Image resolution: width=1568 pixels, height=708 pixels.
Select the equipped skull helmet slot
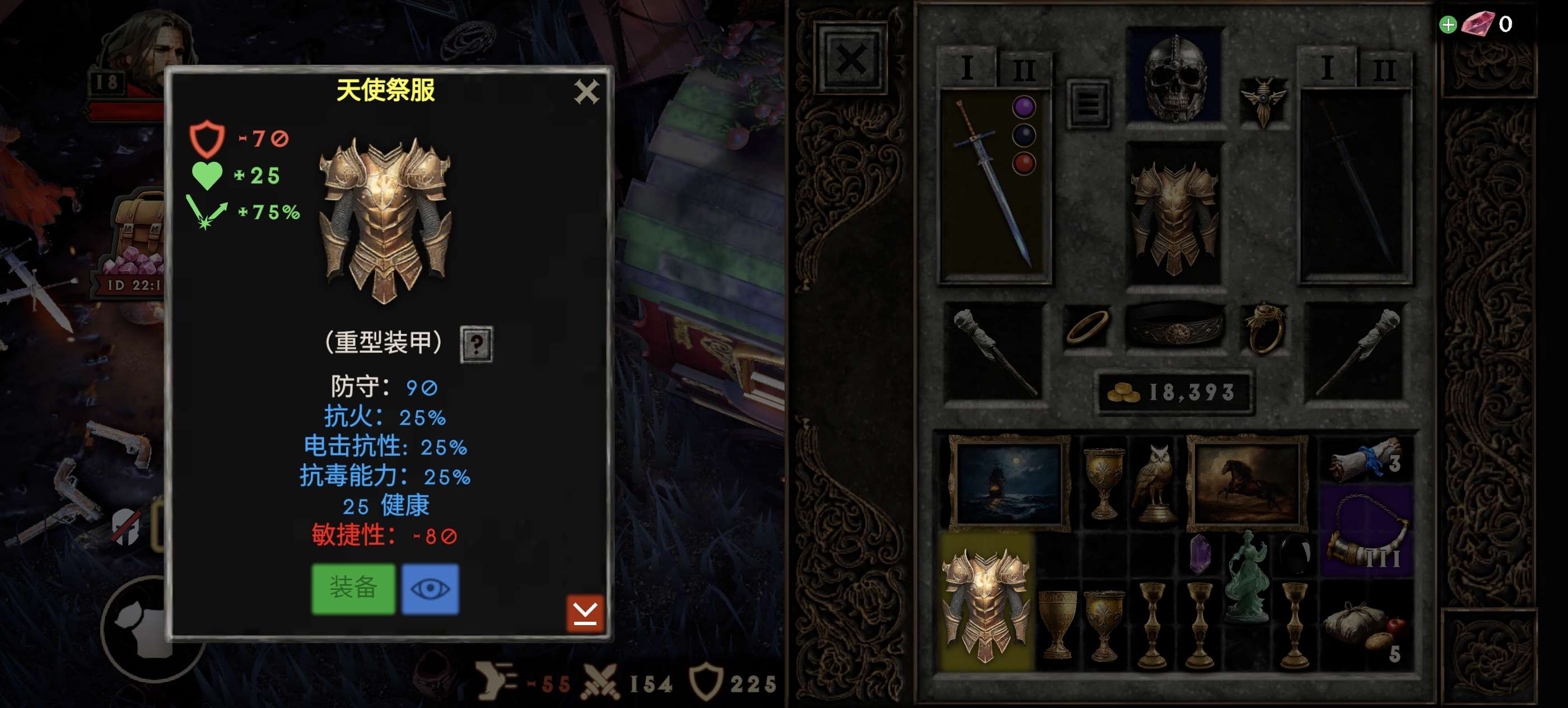click(x=1175, y=76)
